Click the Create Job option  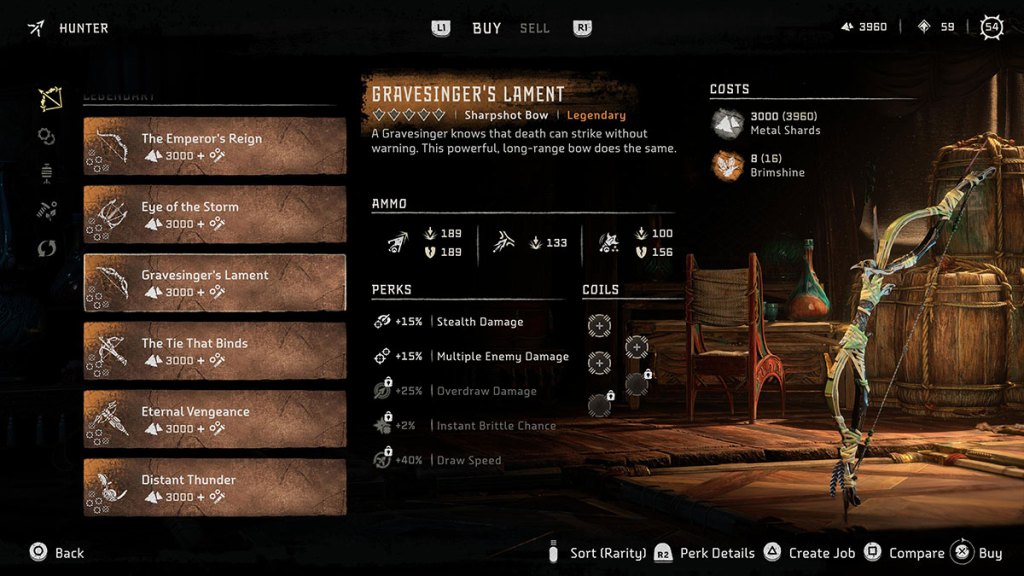(810, 553)
